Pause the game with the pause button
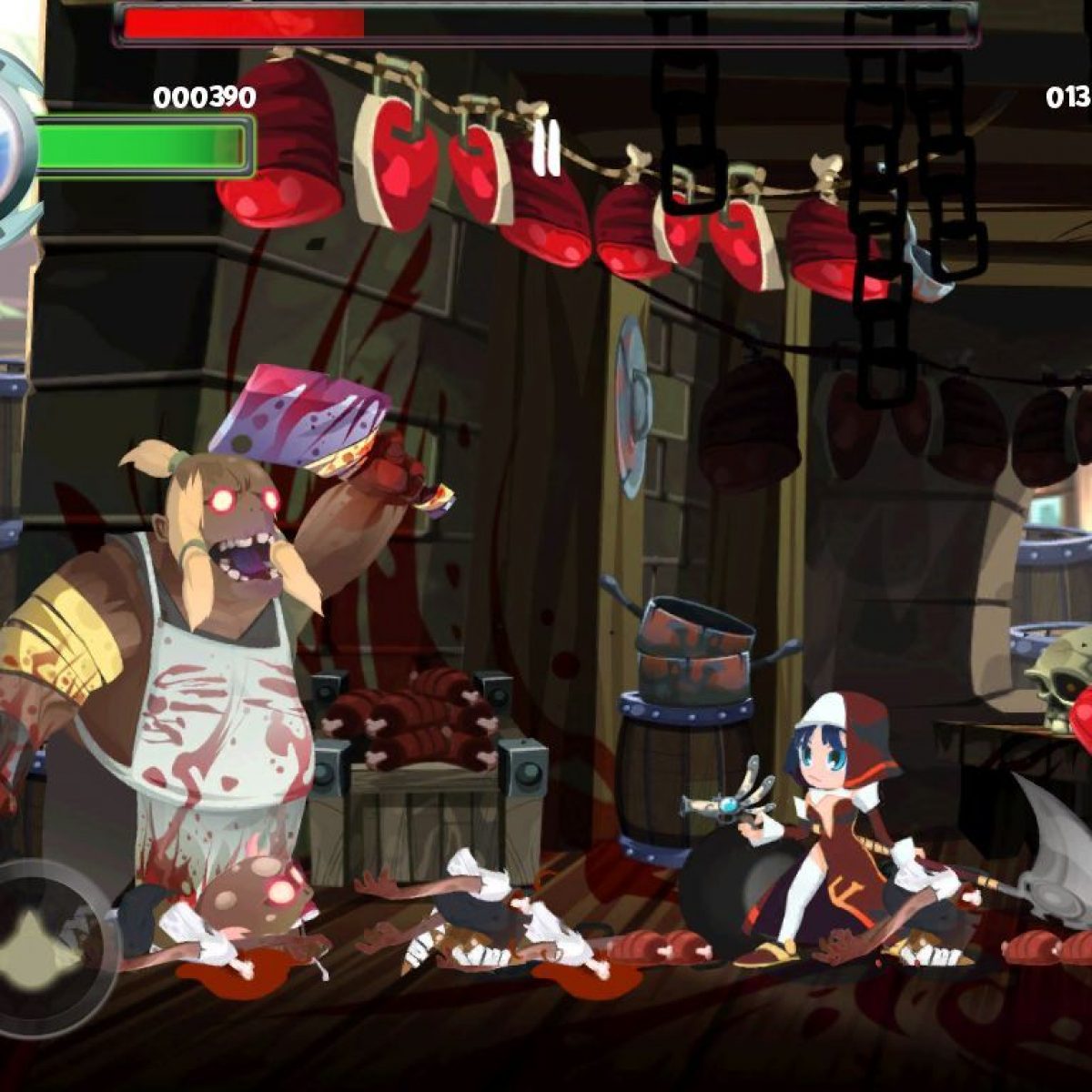 pyautogui.click(x=547, y=148)
